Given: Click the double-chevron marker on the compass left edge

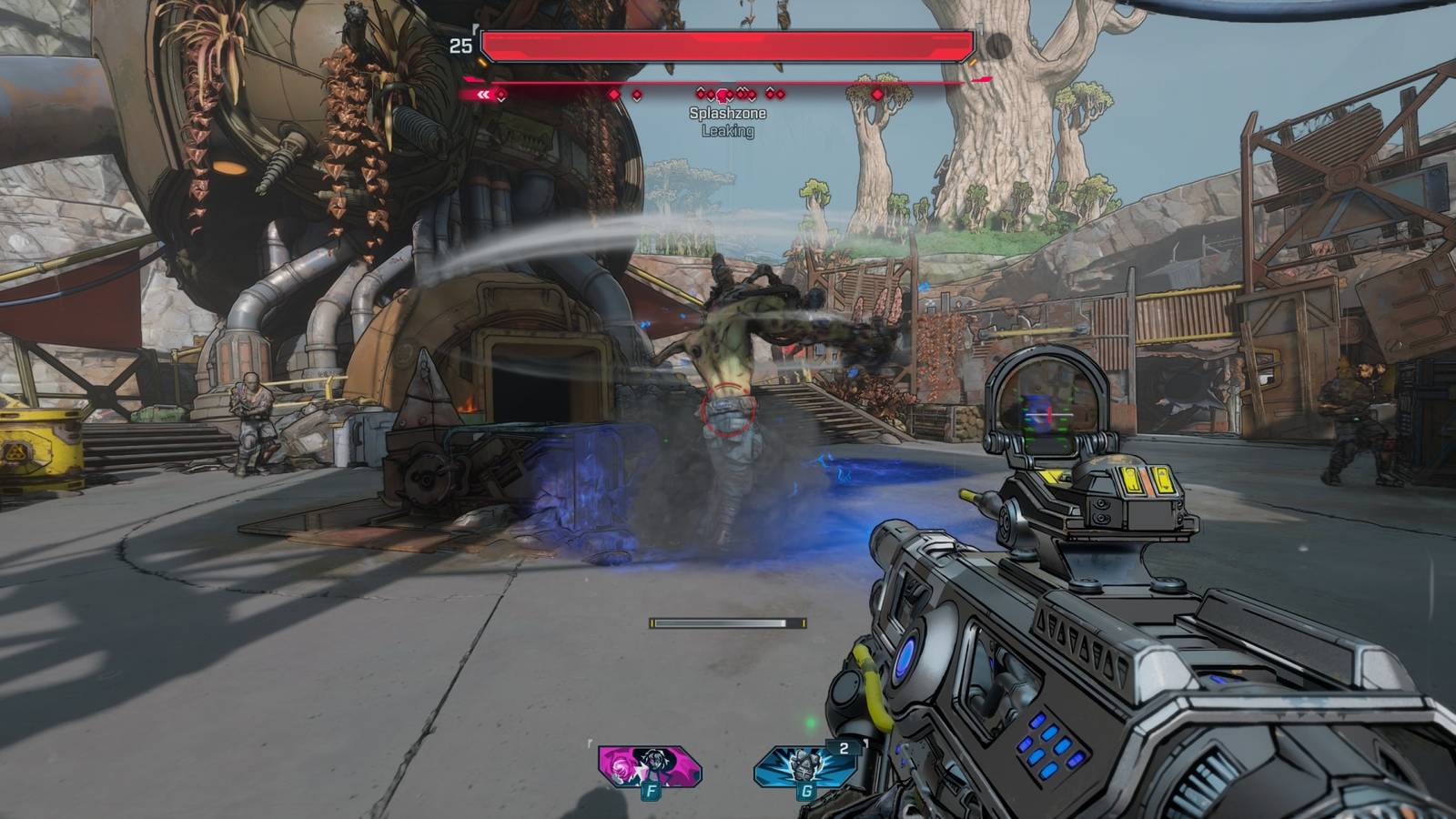Looking at the screenshot, I should (x=485, y=94).
